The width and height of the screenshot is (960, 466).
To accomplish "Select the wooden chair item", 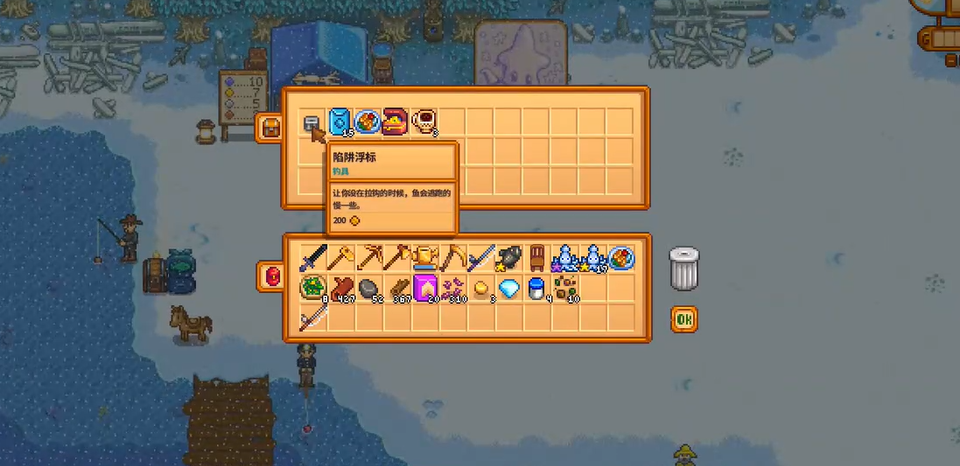I will click(x=537, y=259).
